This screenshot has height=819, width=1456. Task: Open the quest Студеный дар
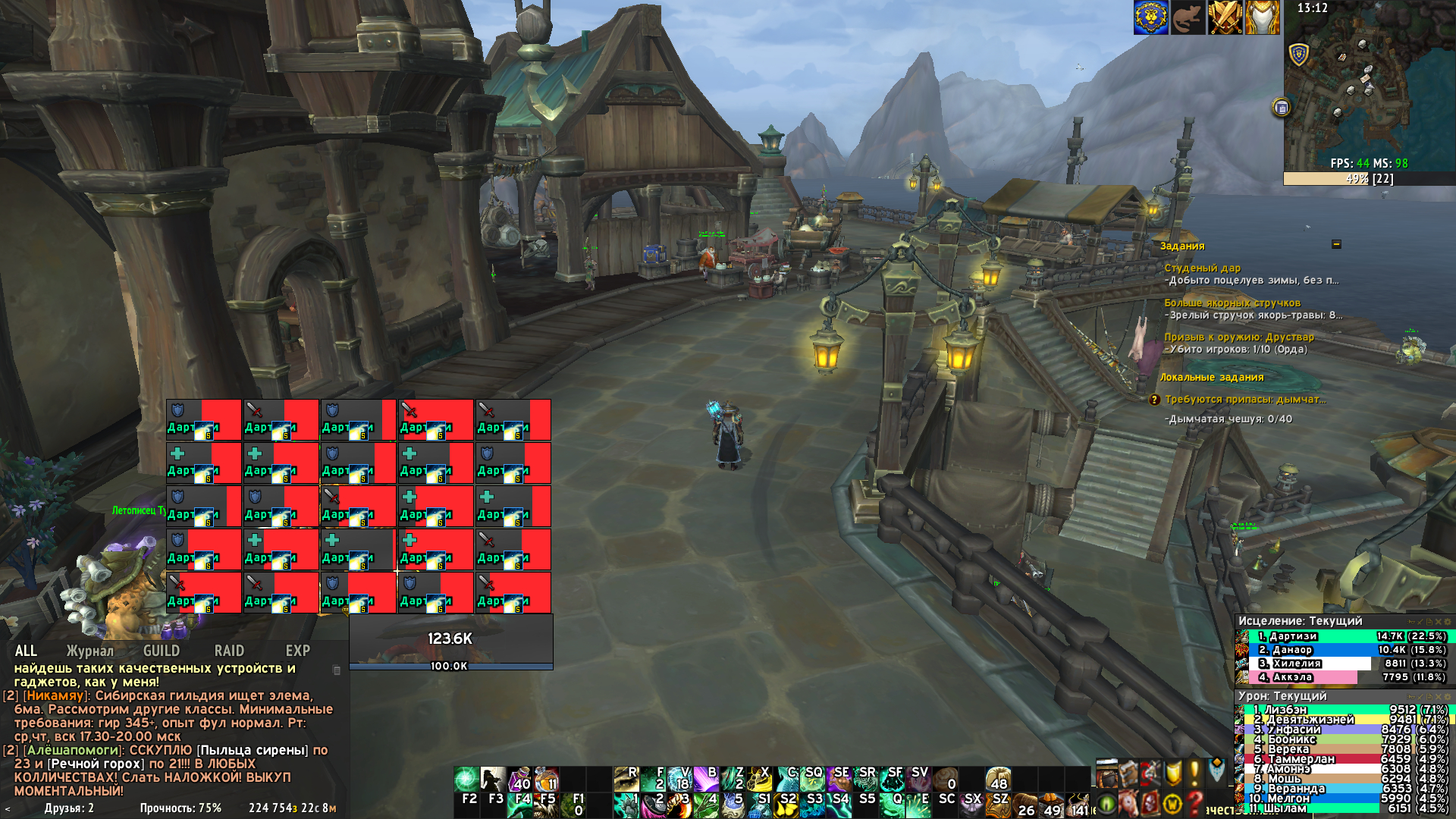click(1203, 268)
